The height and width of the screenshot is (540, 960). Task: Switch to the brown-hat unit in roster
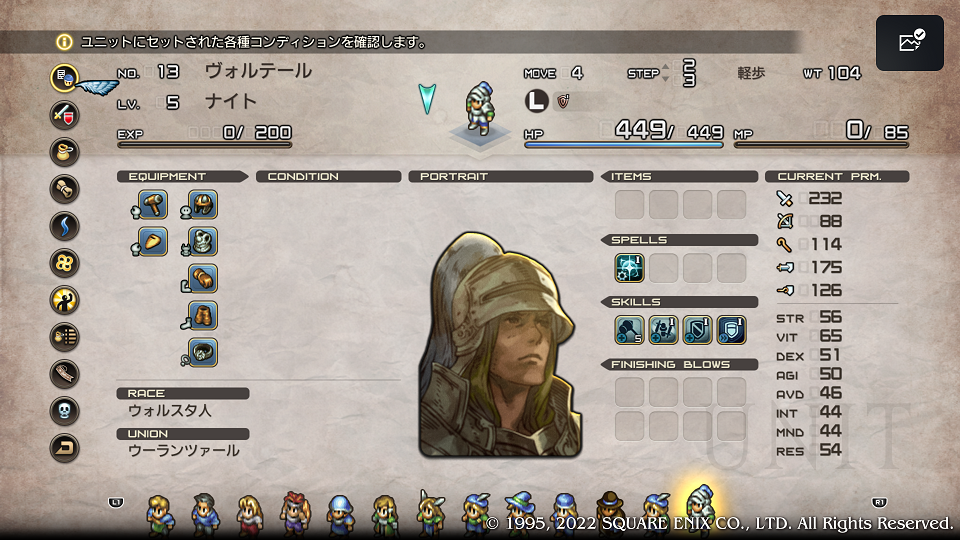609,511
